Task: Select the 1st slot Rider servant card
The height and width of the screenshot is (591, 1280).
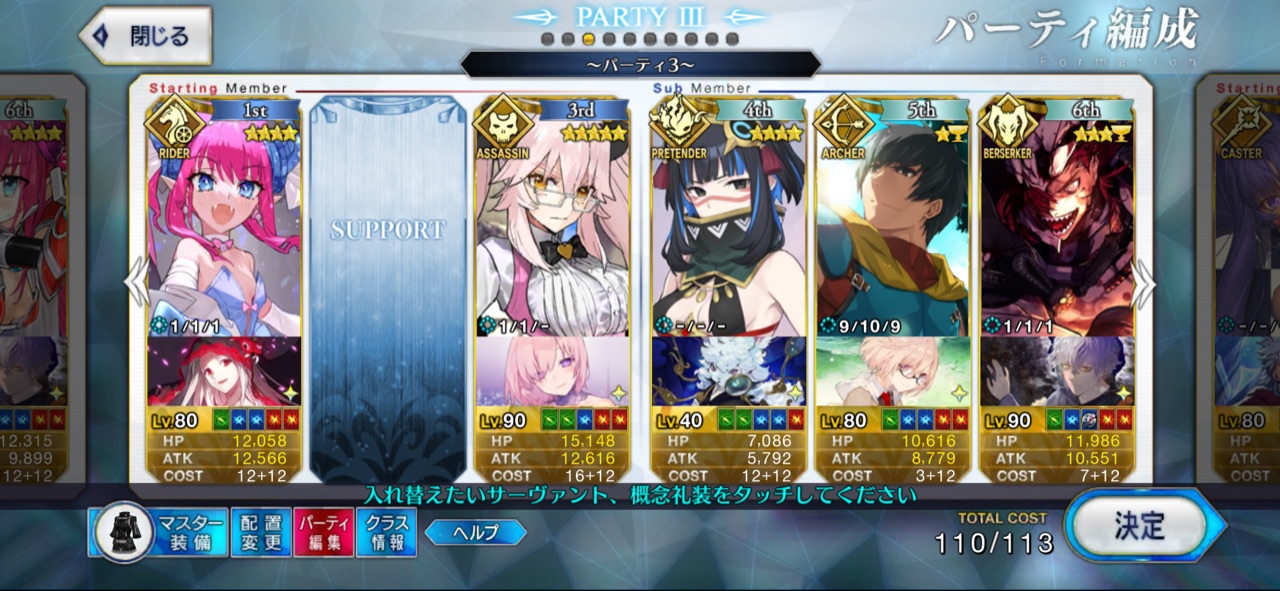Action: click(x=224, y=230)
